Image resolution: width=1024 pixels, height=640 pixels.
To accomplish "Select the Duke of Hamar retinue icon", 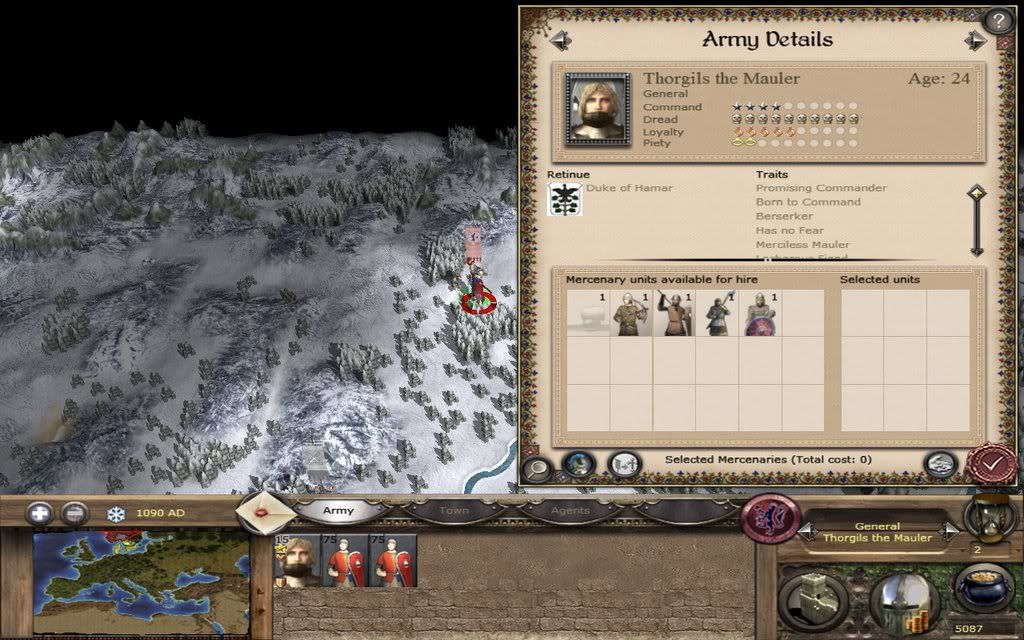I will pyautogui.click(x=564, y=198).
